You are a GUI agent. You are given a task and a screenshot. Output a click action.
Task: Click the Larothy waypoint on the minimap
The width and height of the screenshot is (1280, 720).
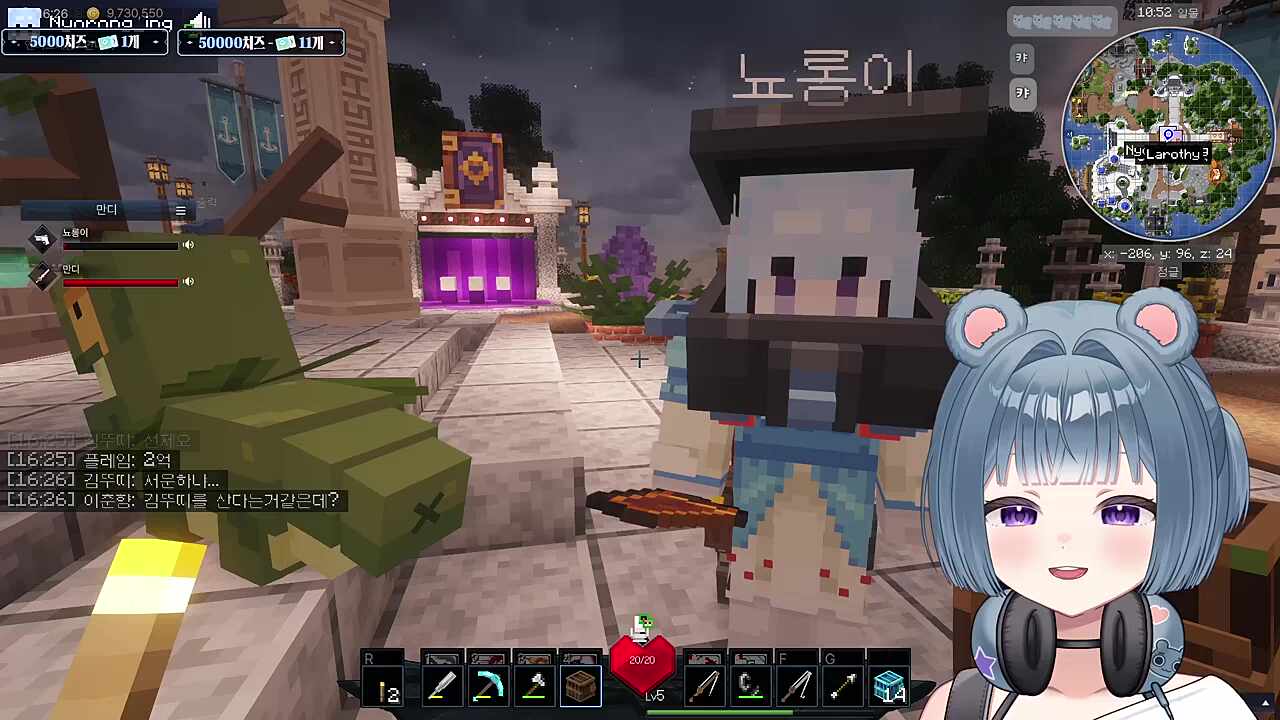click(x=1168, y=136)
